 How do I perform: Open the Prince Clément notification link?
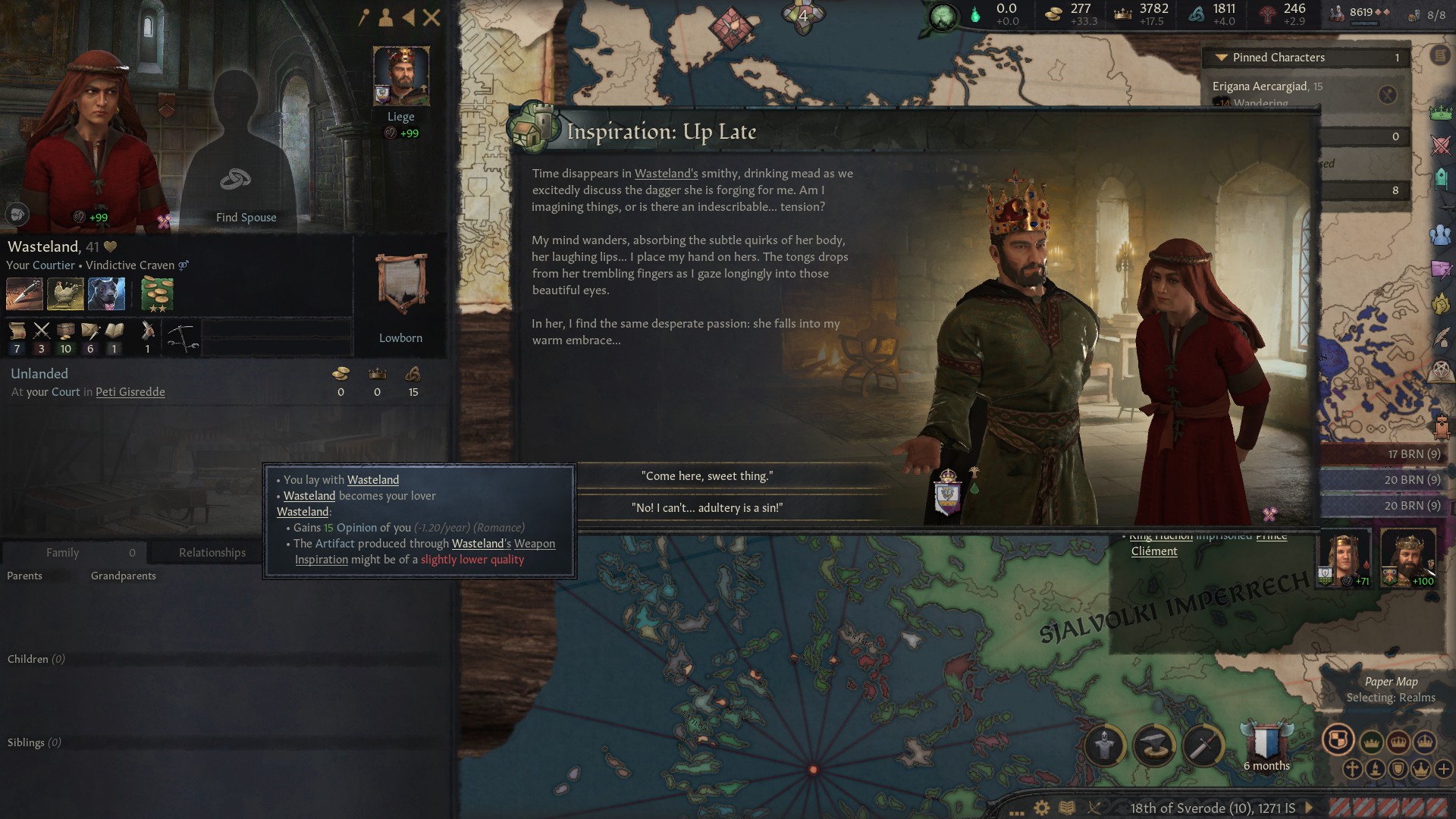pos(1153,551)
